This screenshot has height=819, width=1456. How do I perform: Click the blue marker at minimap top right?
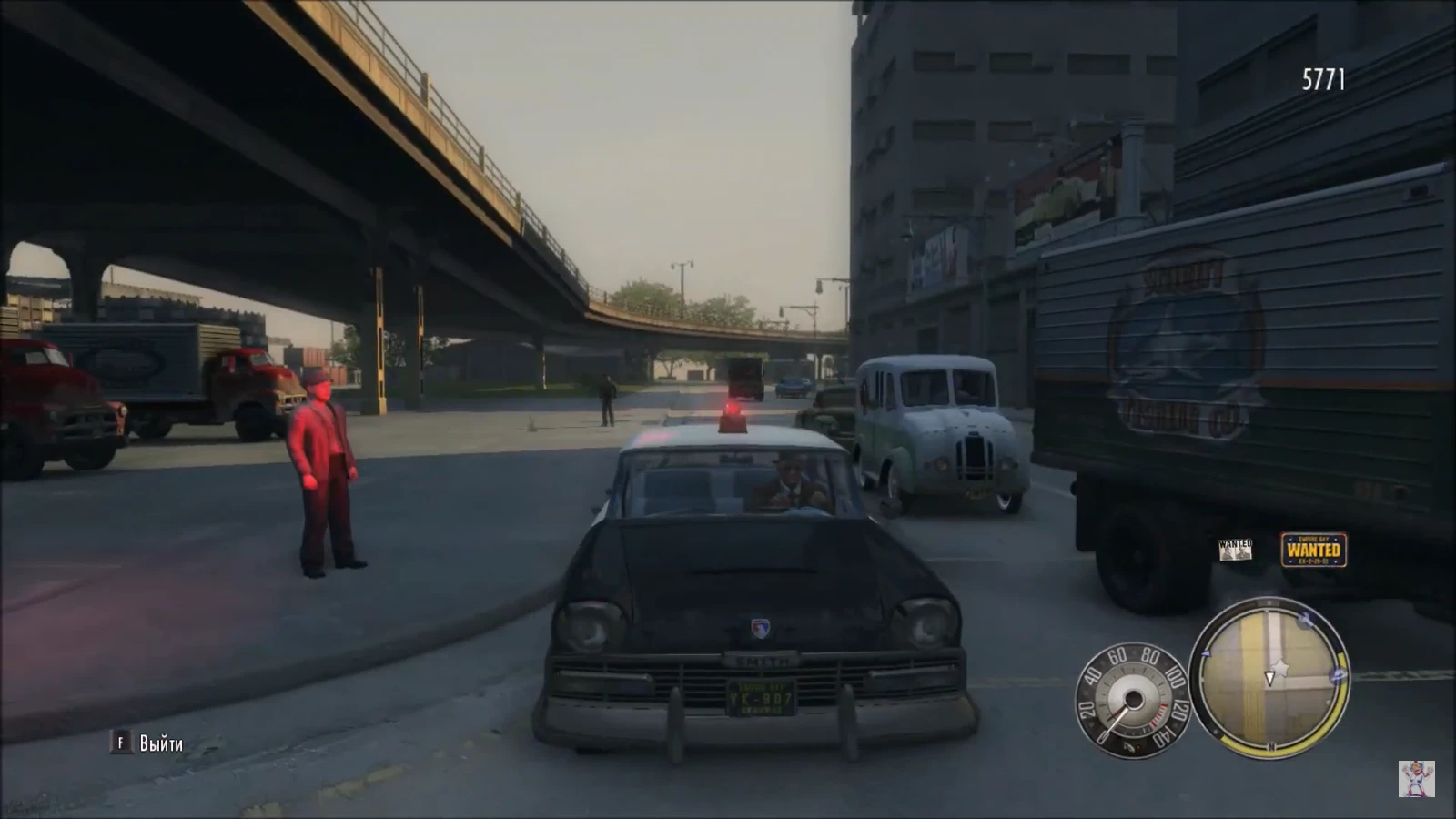pyautogui.click(x=1303, y=621)
